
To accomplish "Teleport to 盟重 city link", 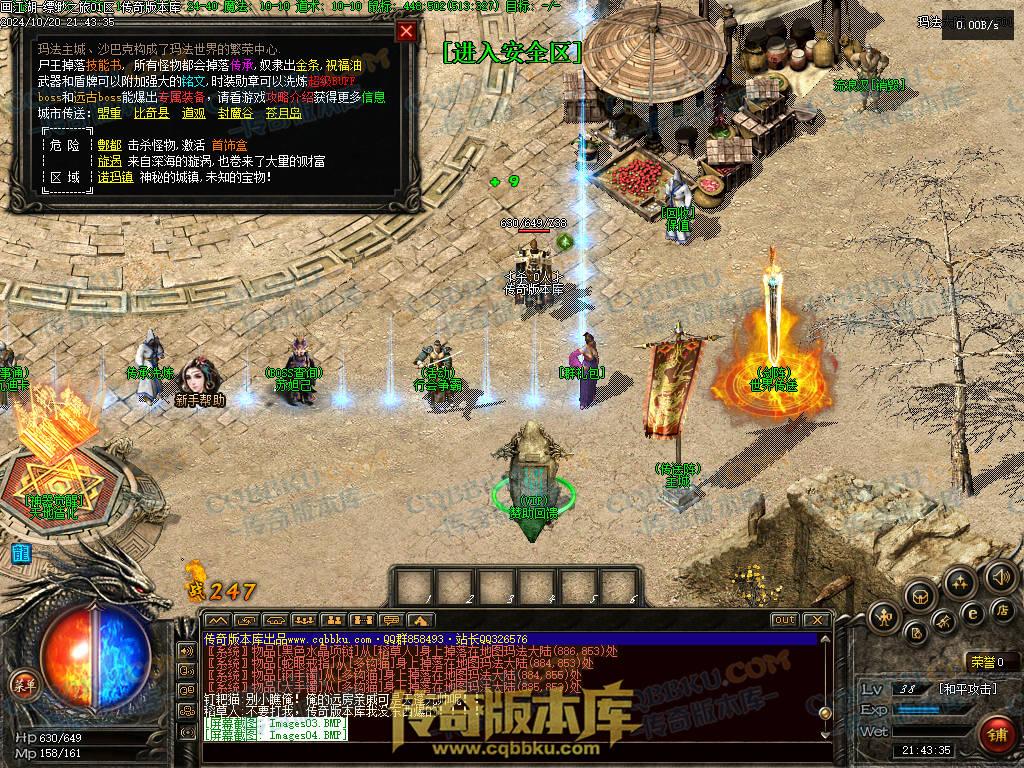I will pos(109,113).
